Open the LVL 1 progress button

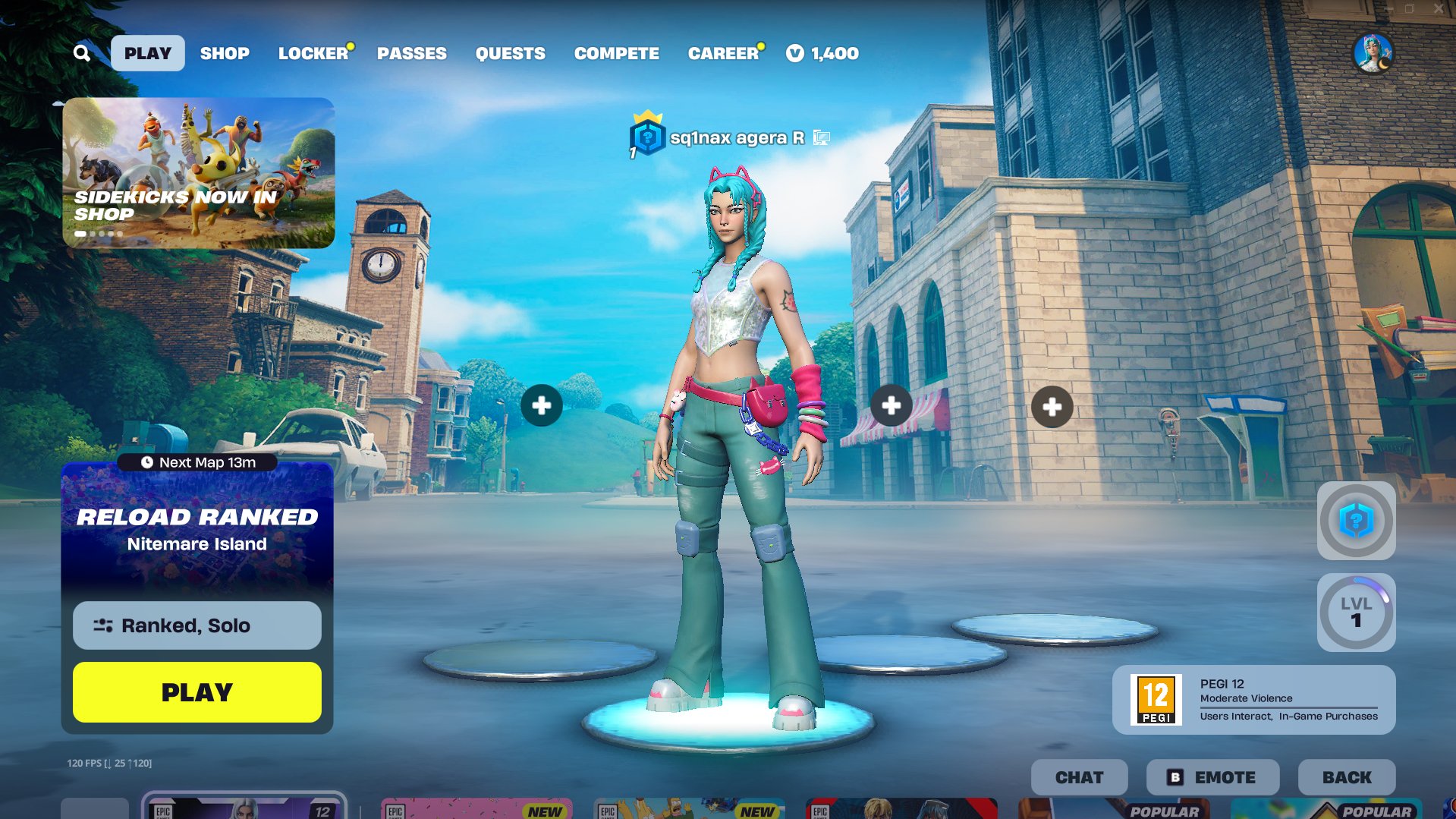pos(1356,613)
